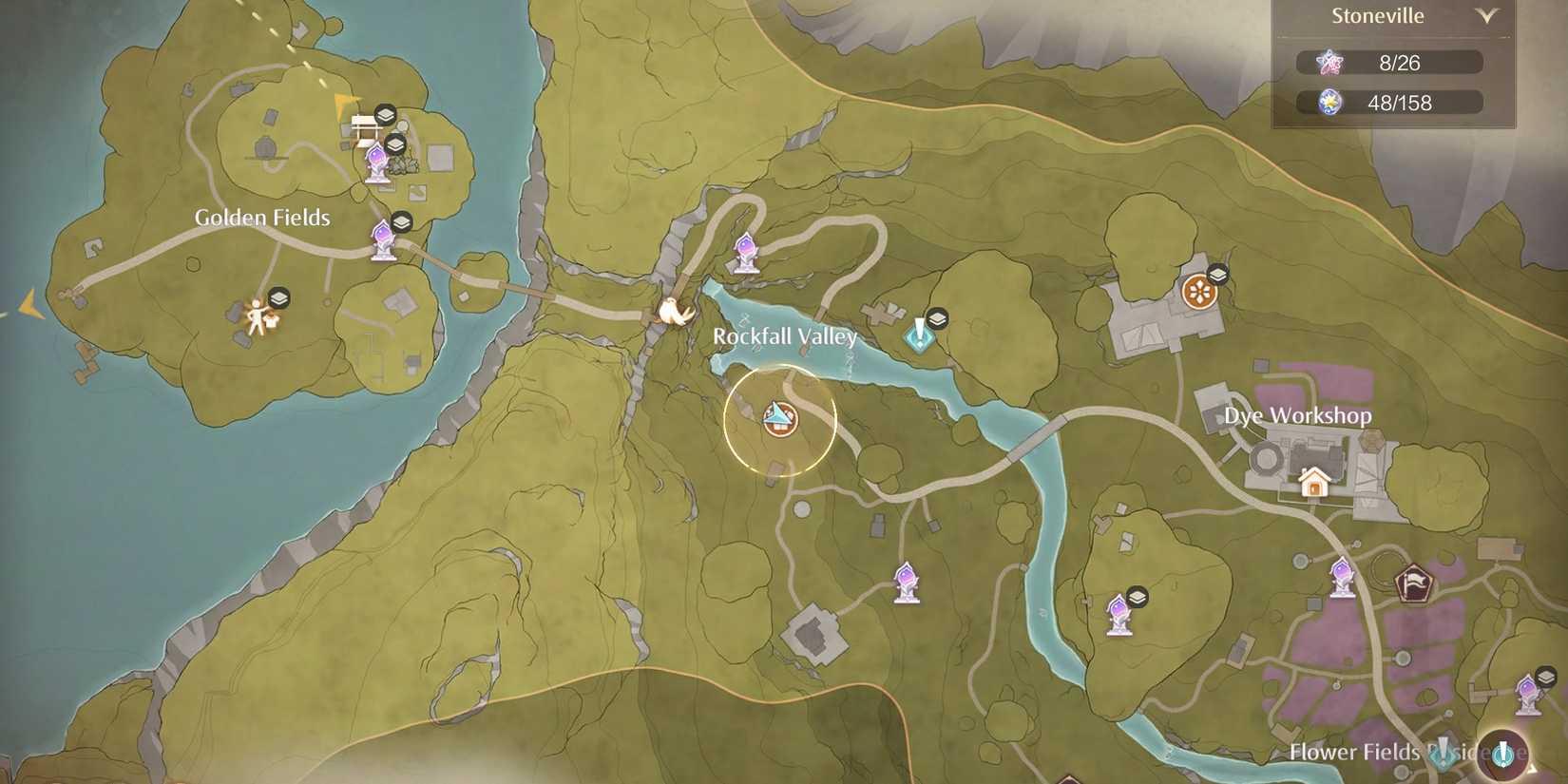Viewport: 1568px width, 784px height.
Task: Click the blue dew collectible icon in the panel
Action: [1330, 102]
